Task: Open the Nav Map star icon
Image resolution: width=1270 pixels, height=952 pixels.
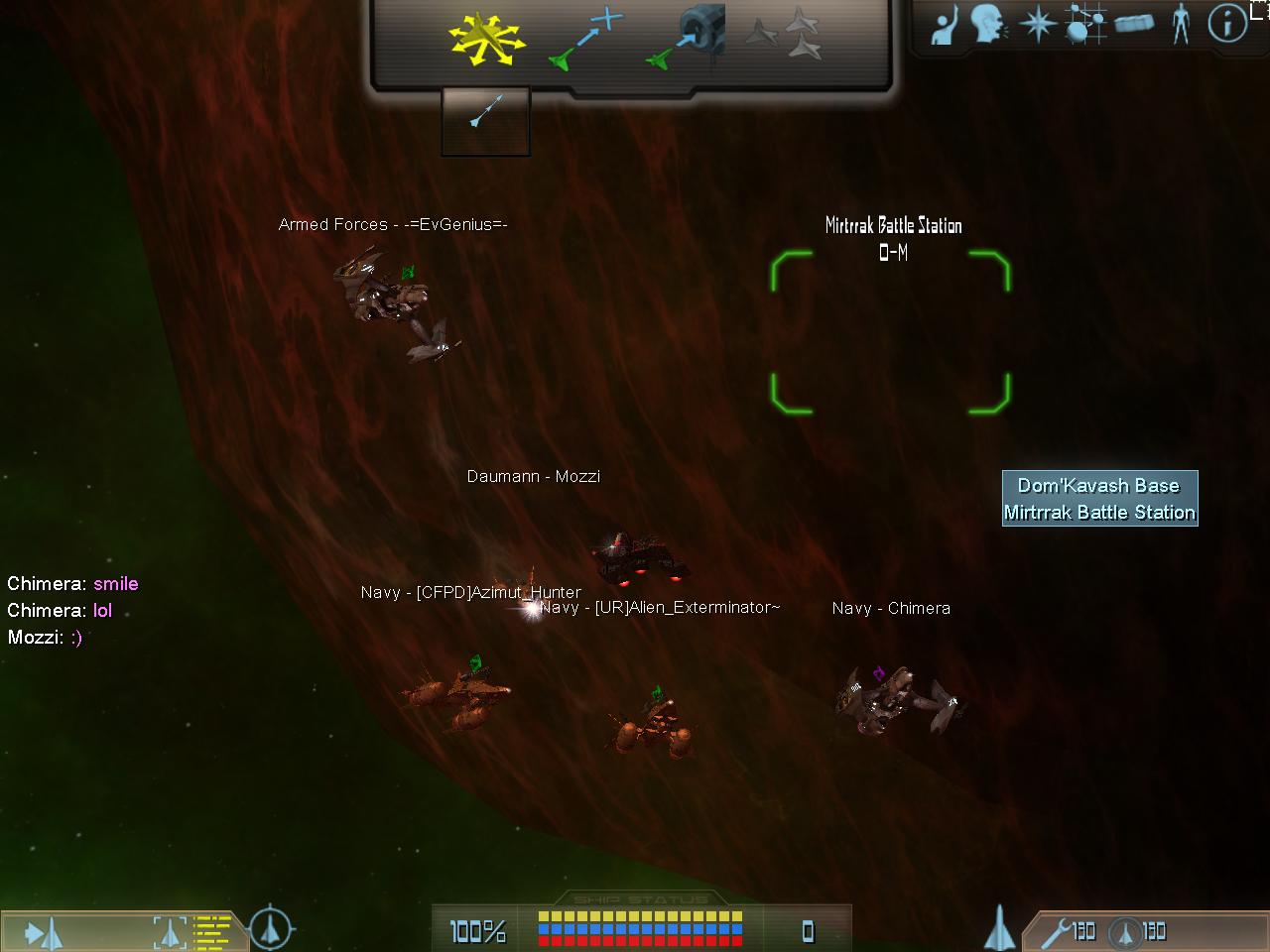Action: [x=1038, y=24]
